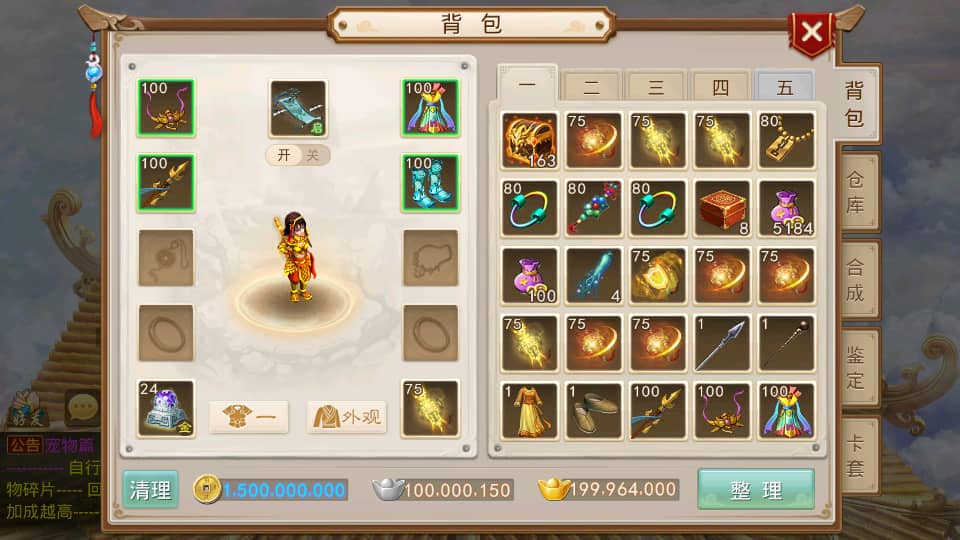The height and width of the screenshot is (540, 960).
Task: Close the backpack window
Action: click(x=811, y=33)
